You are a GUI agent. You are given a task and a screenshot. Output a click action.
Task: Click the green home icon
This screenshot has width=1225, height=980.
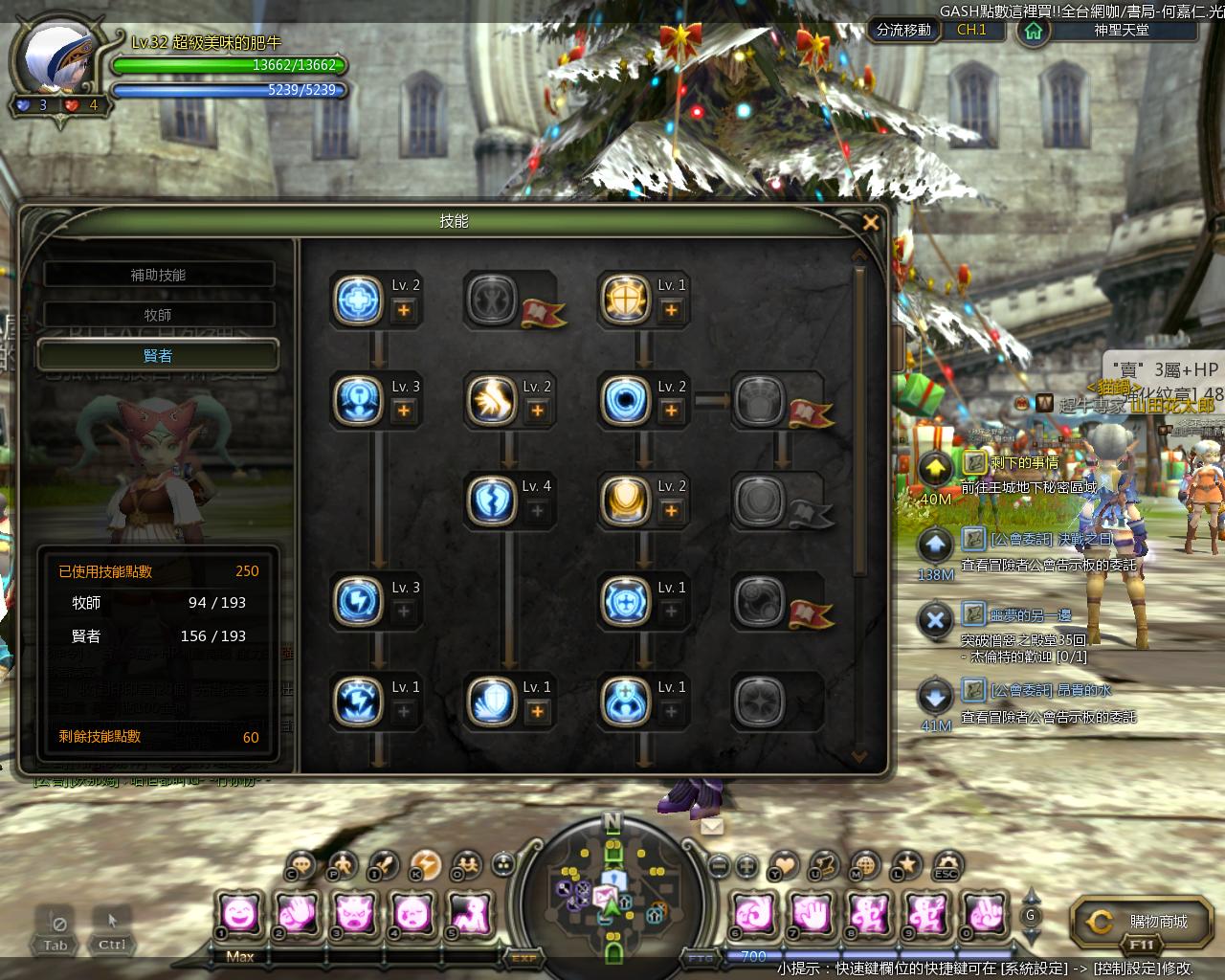tap(1033, 31)
